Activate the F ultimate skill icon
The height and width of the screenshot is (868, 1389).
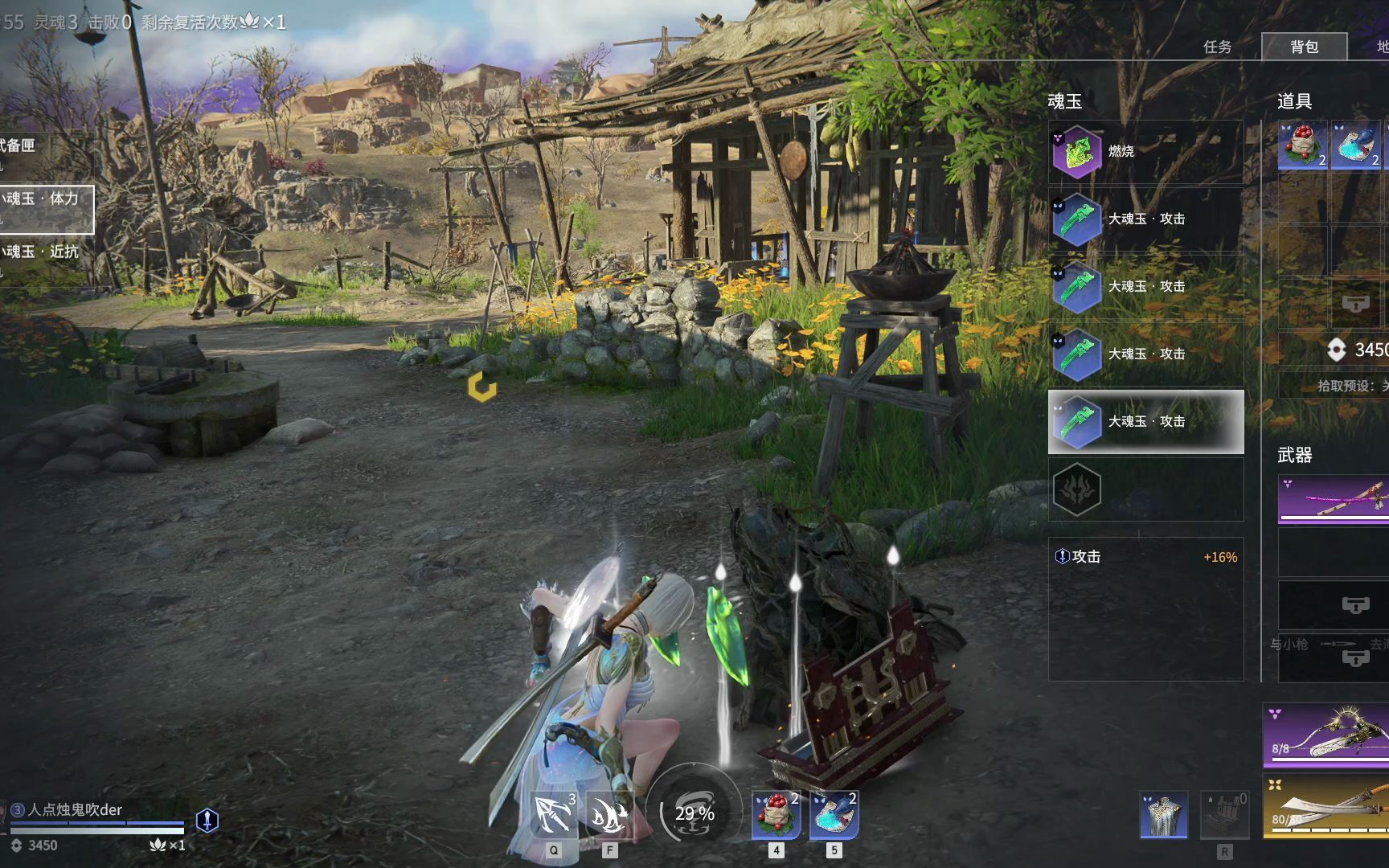coord(609,815)
